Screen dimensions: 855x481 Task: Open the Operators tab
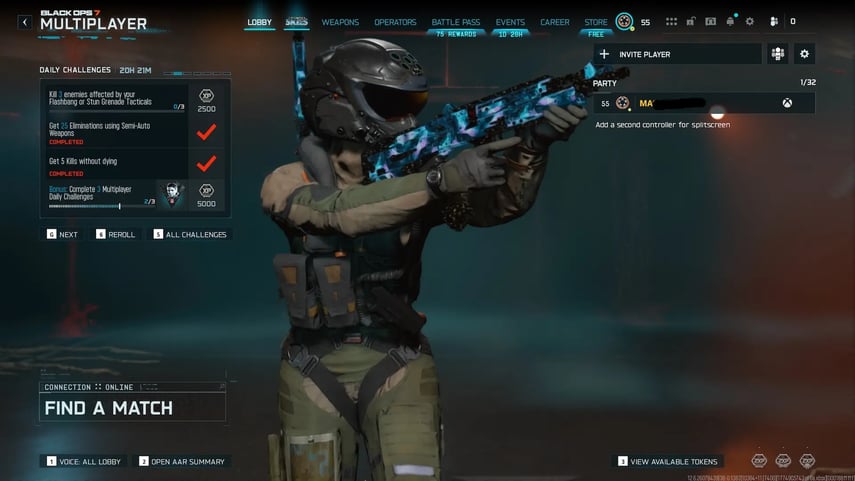[395, 22]
